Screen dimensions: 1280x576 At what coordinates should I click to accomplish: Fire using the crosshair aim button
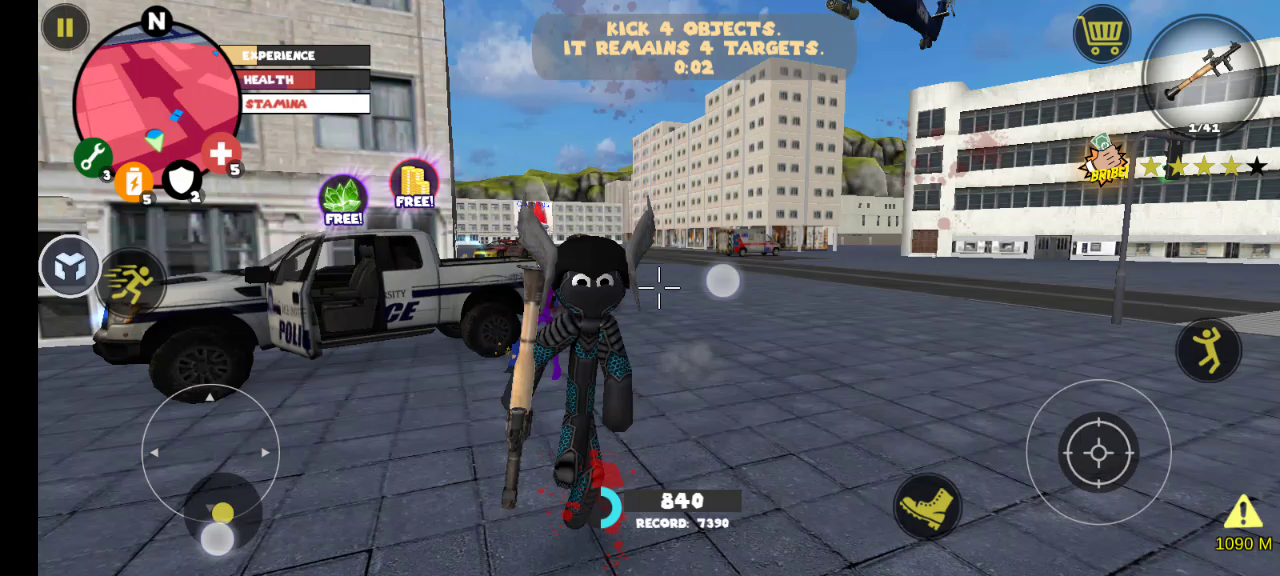[x=1098, y=453]
